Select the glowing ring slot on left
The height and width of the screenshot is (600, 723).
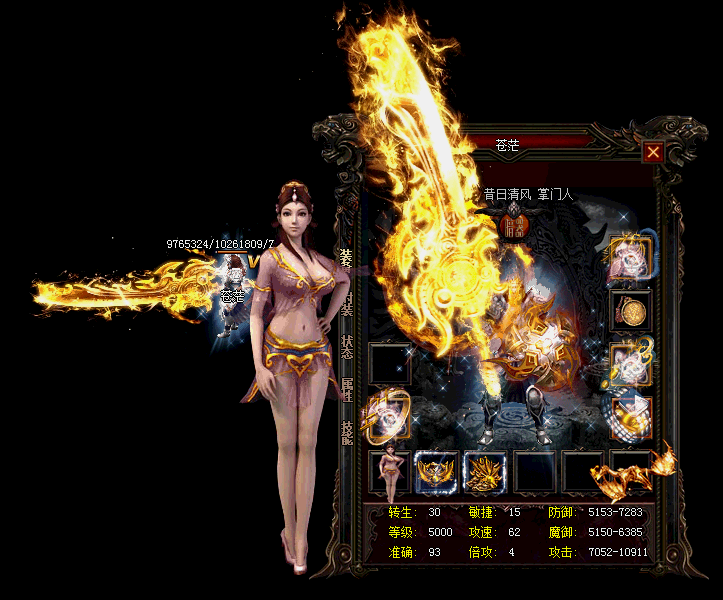click(x=386, y=416)
